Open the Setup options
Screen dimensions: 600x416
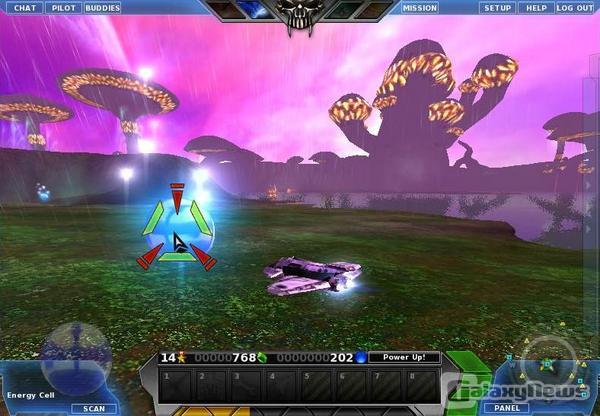pos(497,8)
